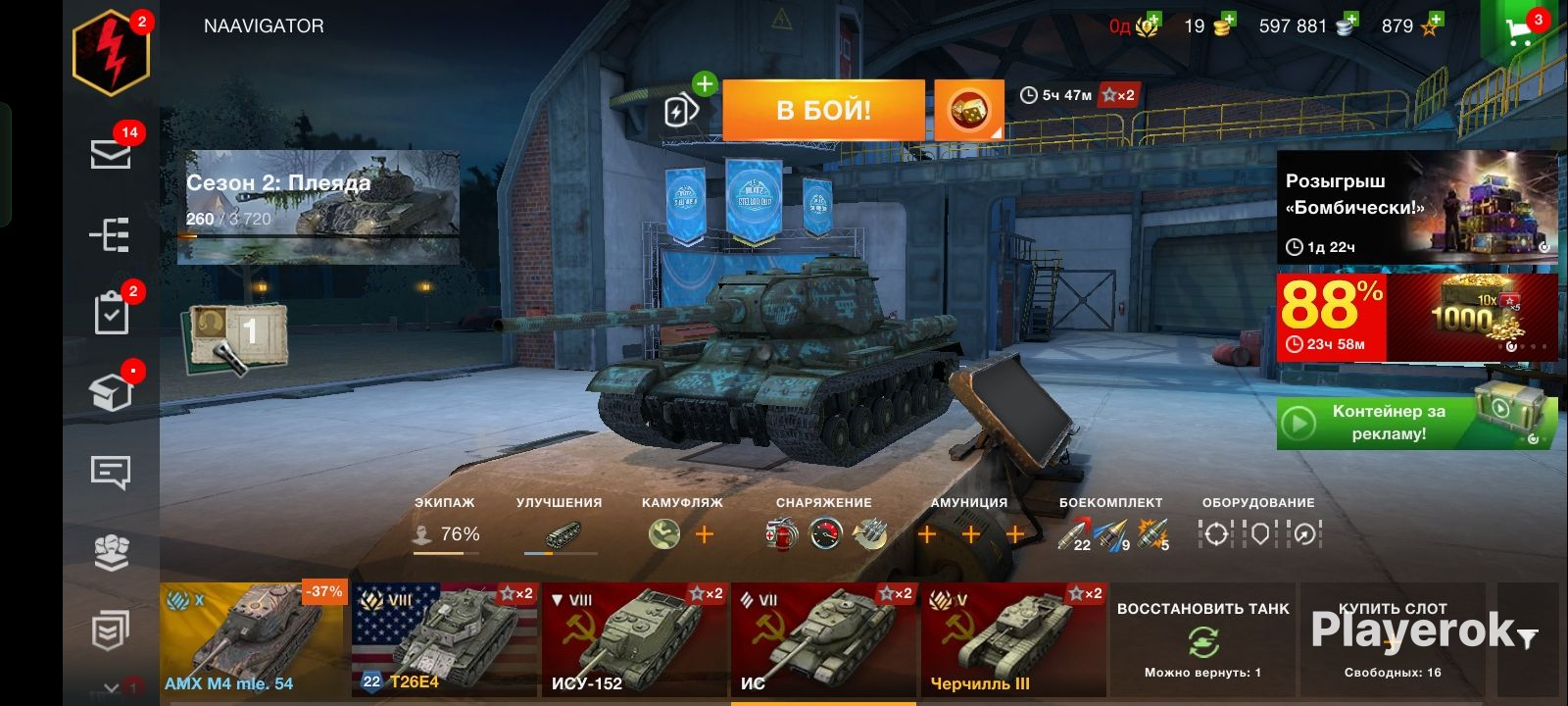Screen dimensions: 1568x706
Task: Open the tech tree icon
Action: click(111, 234)
